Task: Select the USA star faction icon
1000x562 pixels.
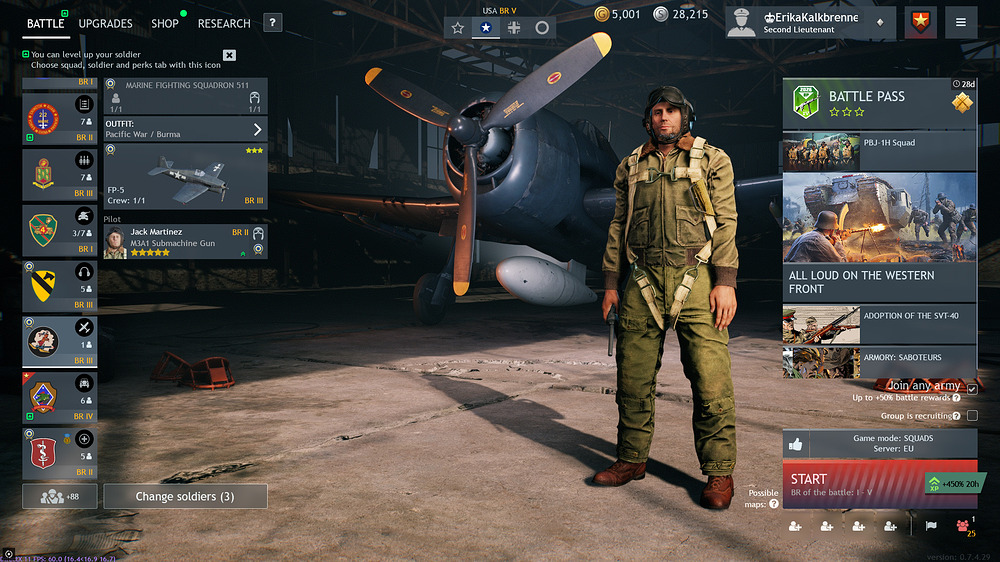Action: (486, 28)
